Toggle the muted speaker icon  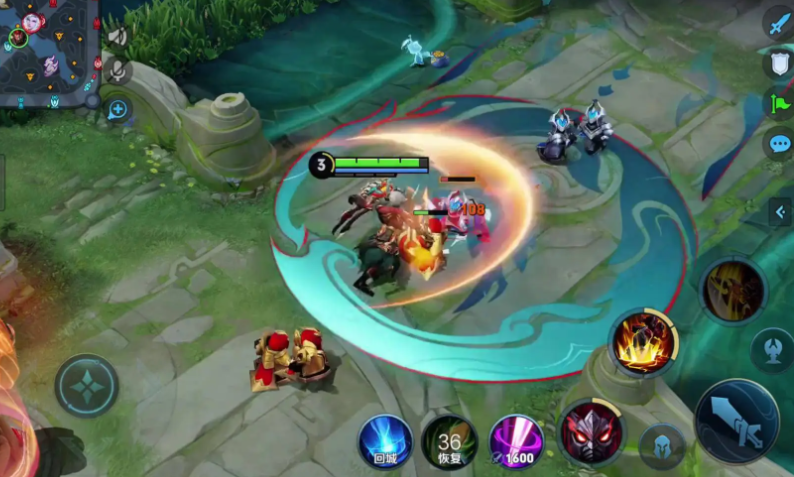click(x=118, y=38)
